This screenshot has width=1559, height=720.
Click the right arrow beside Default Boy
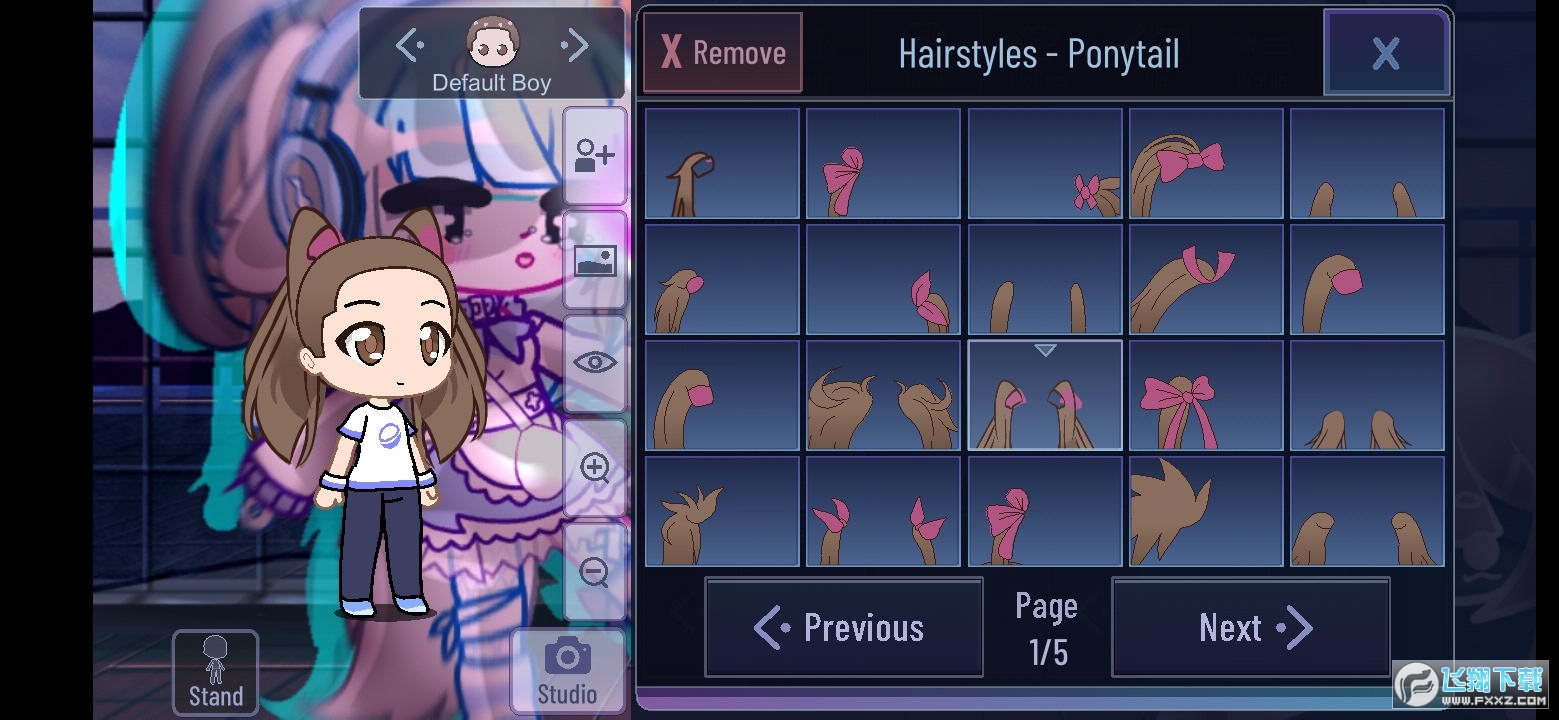574,44
